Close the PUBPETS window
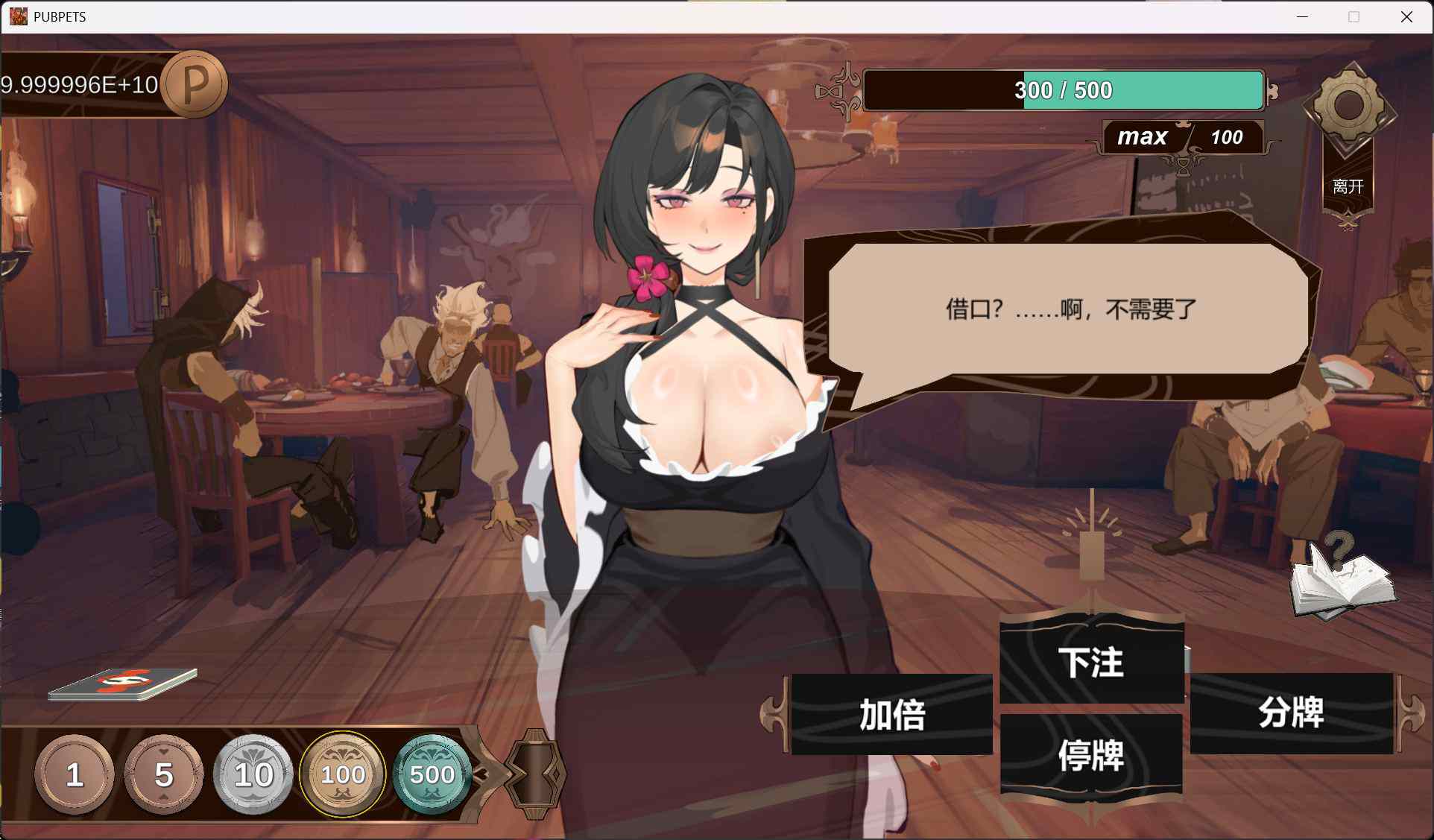Screen dimensions: 1434x840 [x=1406, y=16]
